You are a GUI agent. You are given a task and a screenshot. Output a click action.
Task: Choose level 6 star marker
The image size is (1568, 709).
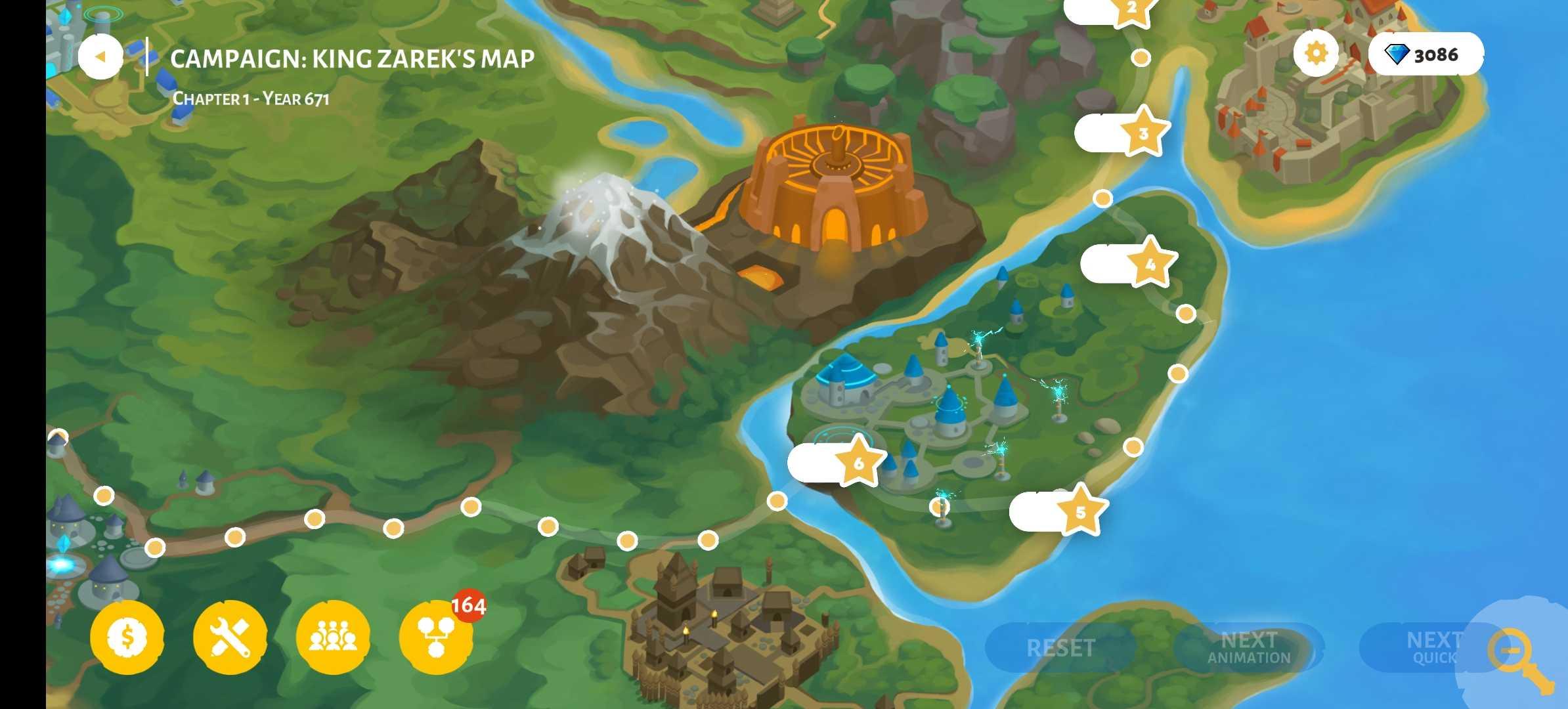click(x=858, y=463)
